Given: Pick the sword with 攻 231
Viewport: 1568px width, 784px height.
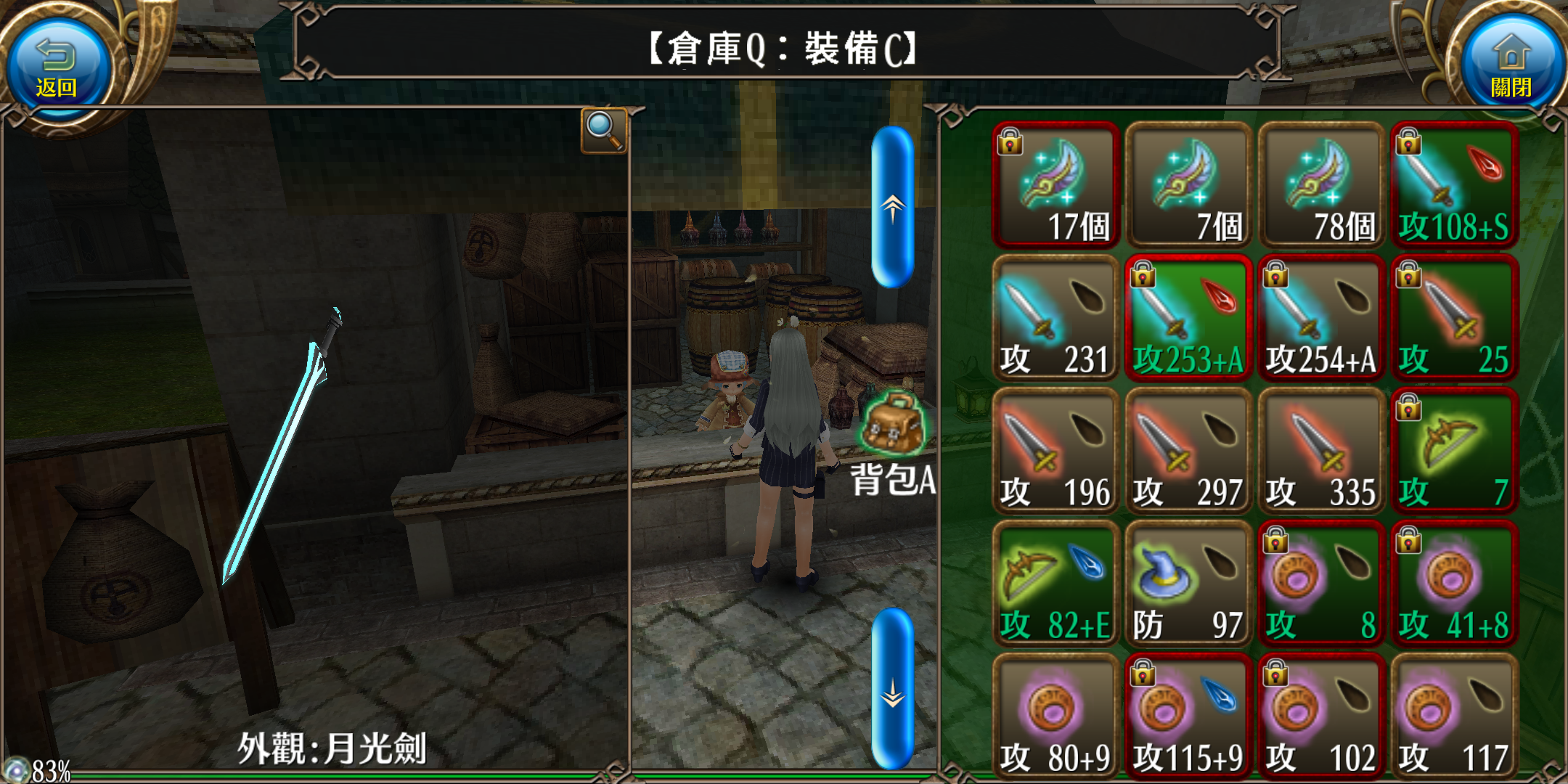Looking at the screenshot, I should point(1056,318).
